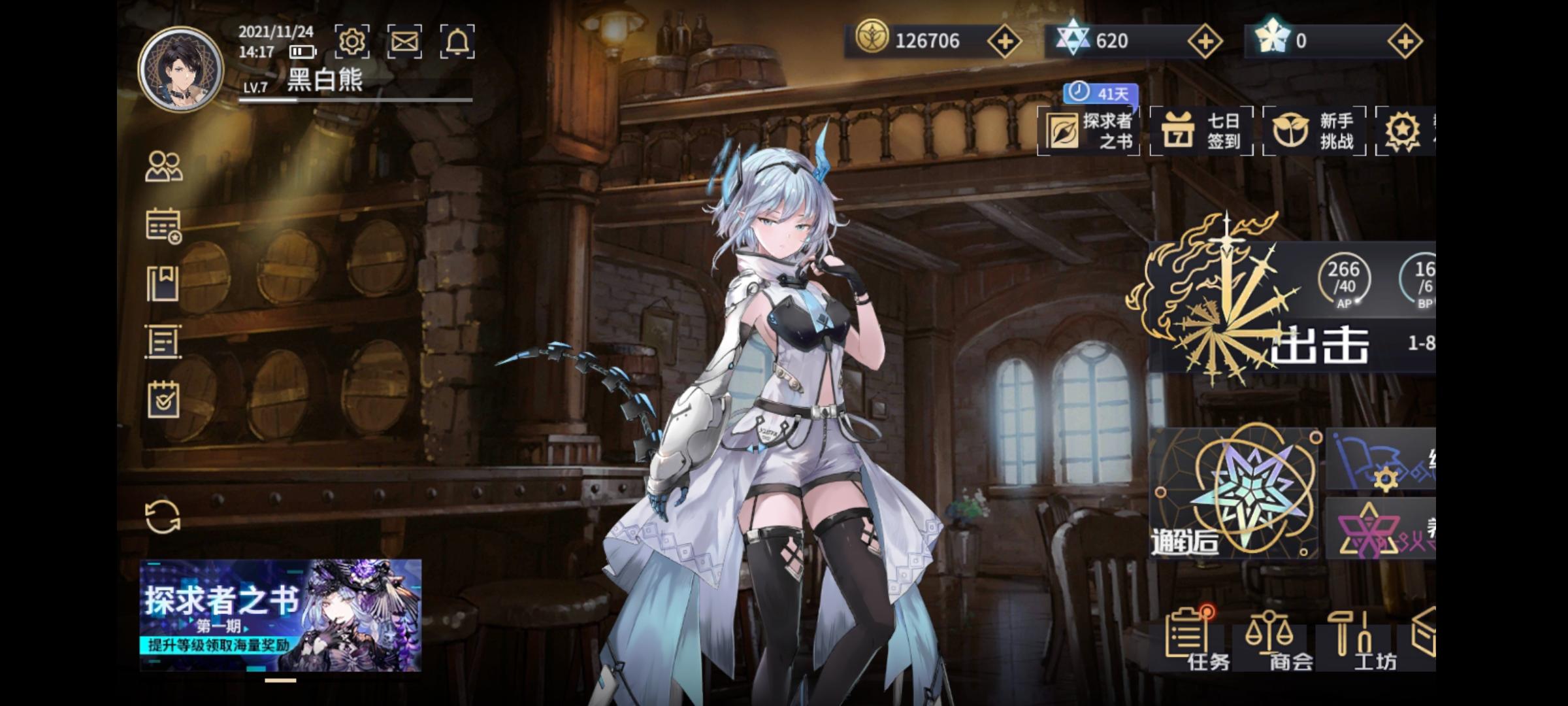
Task: Tap the plus to add gold currency
Action: point(1005,41)
